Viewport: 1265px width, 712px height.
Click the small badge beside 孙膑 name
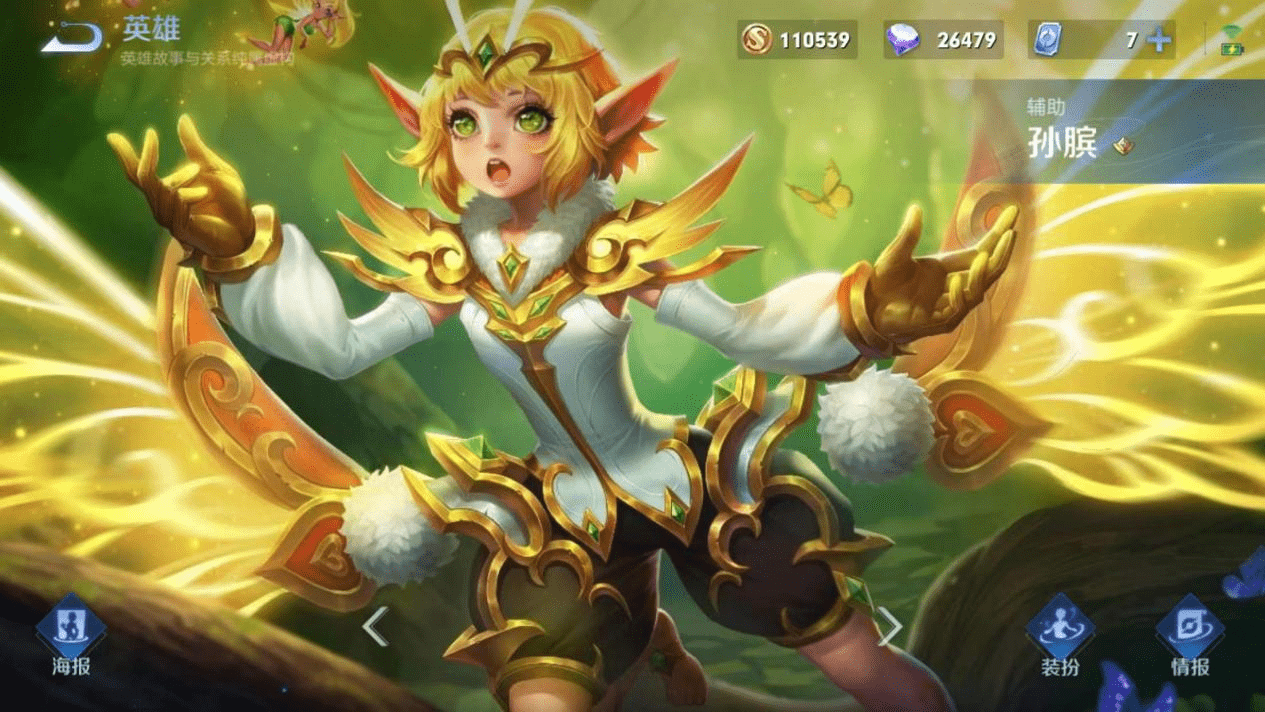pyautogui.click(x=1124, y=146)
